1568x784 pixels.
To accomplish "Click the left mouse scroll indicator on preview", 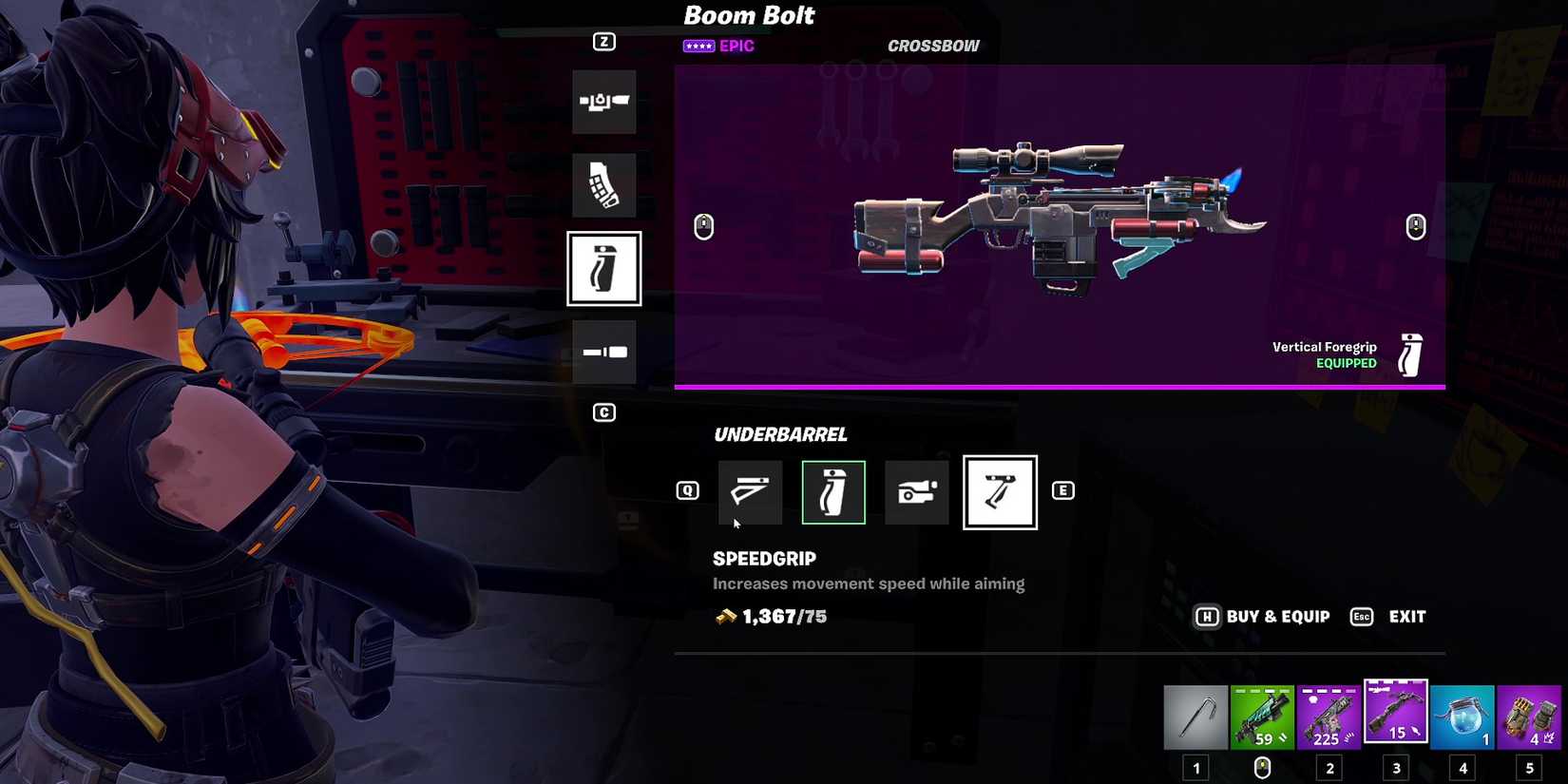I will tap(703, 226).
